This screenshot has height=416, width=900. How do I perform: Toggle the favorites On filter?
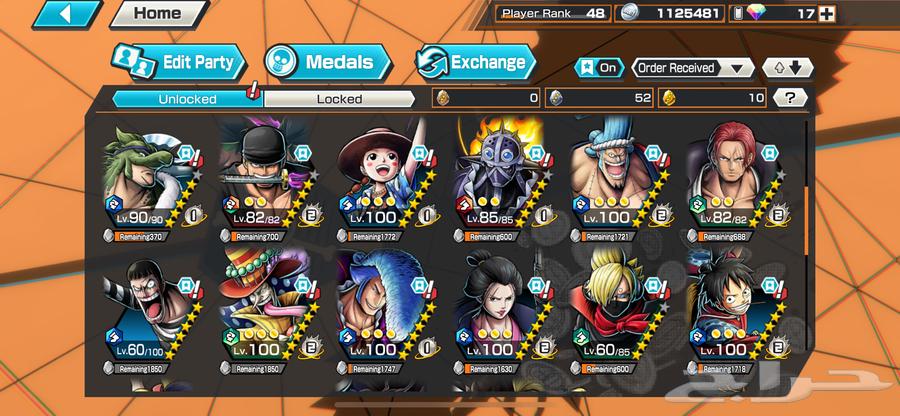[x=600, y=68]
